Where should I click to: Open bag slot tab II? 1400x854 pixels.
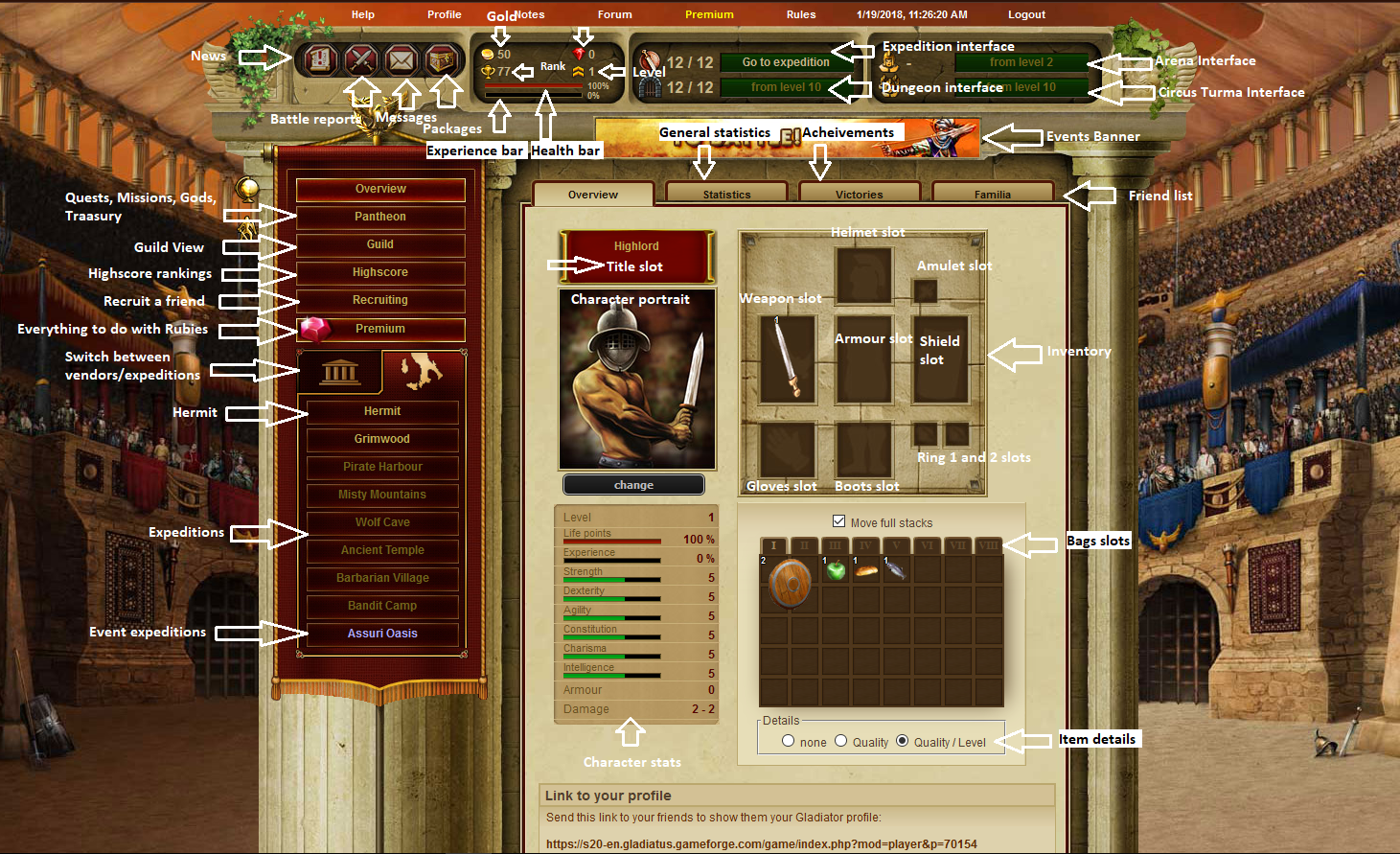coord(806,543)
